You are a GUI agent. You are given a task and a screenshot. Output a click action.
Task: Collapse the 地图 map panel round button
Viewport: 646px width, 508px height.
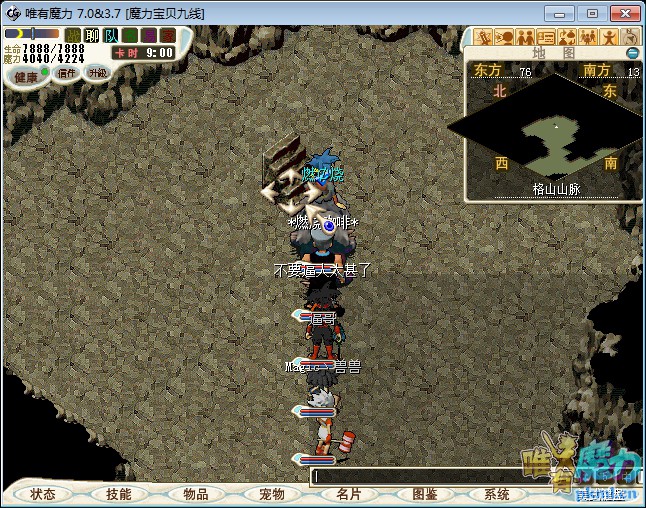(x=632, y=53)
